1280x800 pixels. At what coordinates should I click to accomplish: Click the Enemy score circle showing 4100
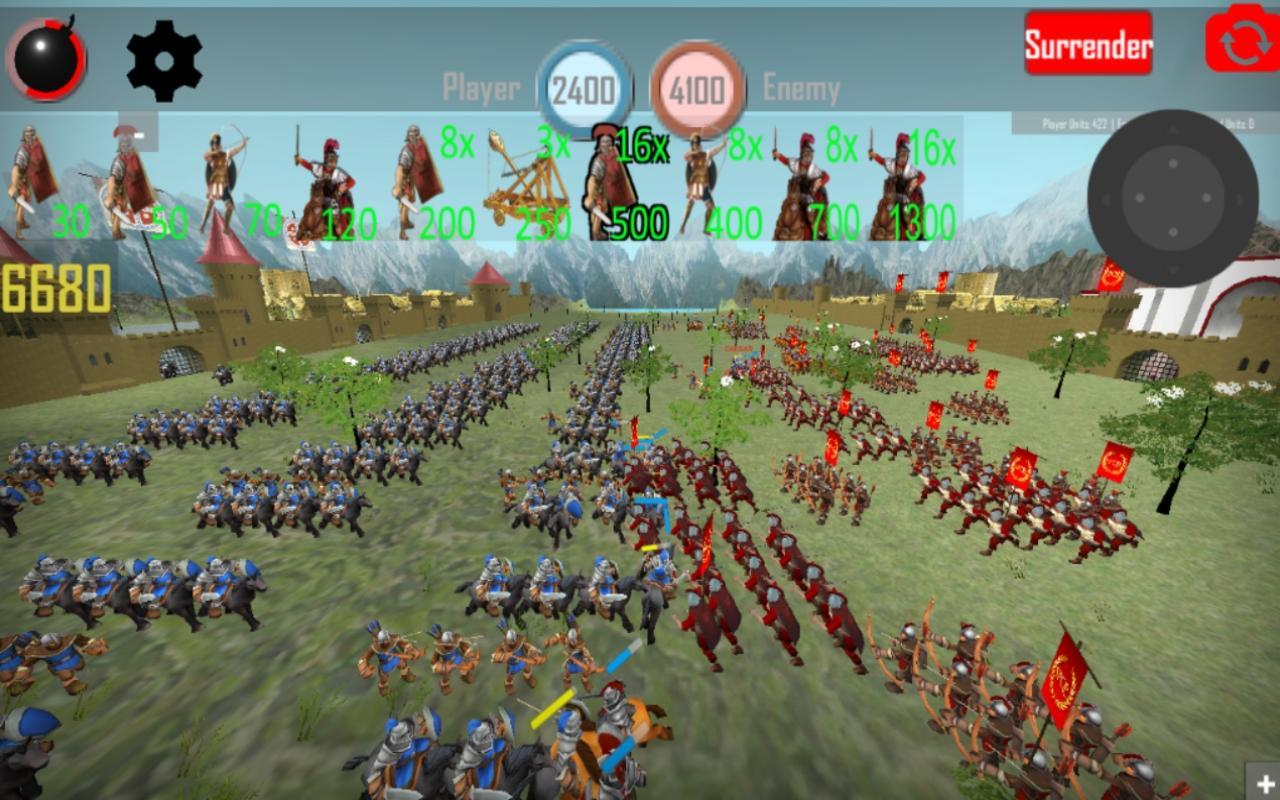click(x=698, y=88)
